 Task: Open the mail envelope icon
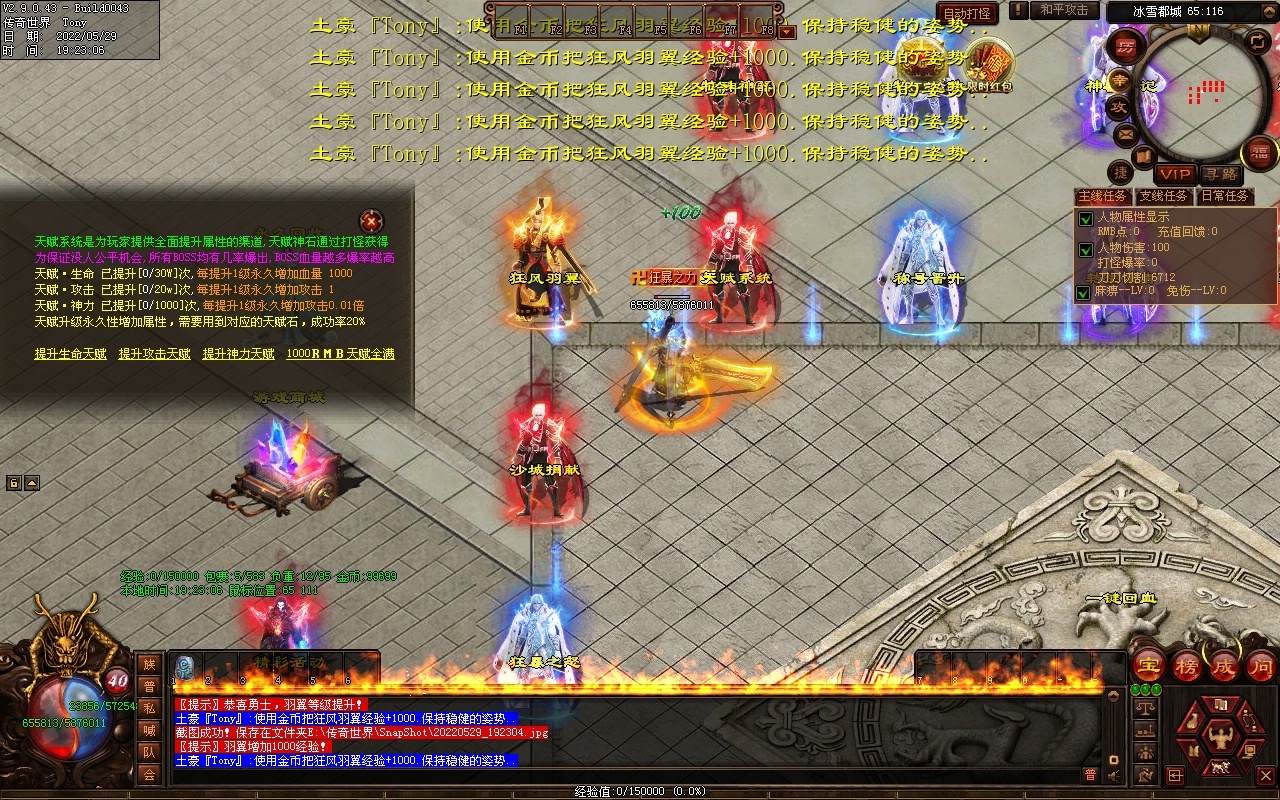[1126, 133]
